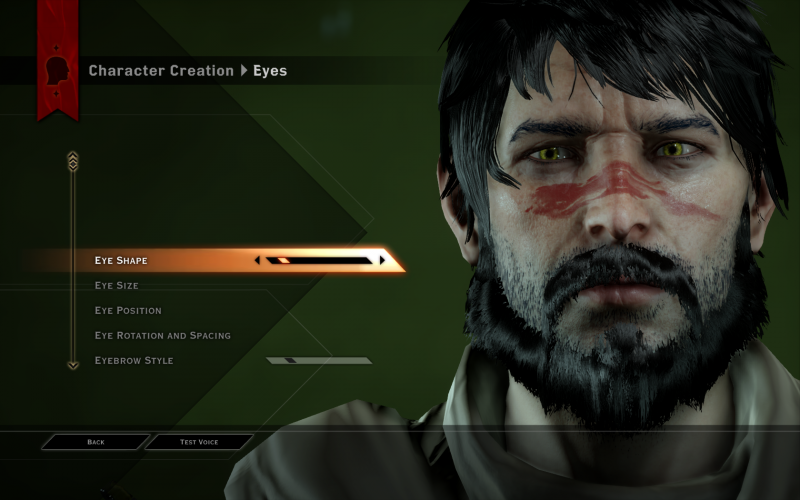
Task: Adjust the Eyebrow Style slider bar
Action: (x=319, y=361)
